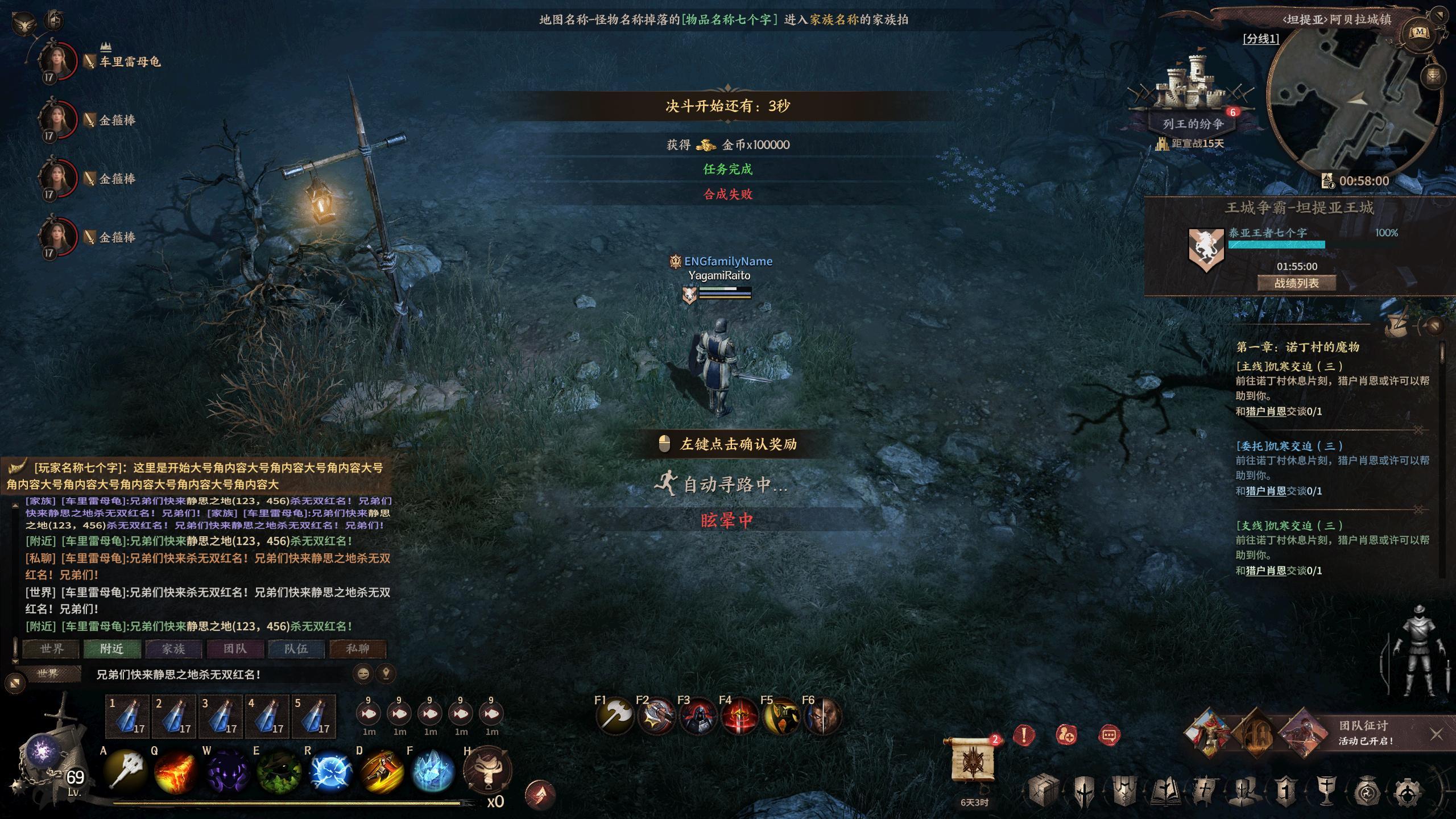Screen dimensions: 1456x819
Task: Open the 团队 chat tab
Action: click(235, 648)
